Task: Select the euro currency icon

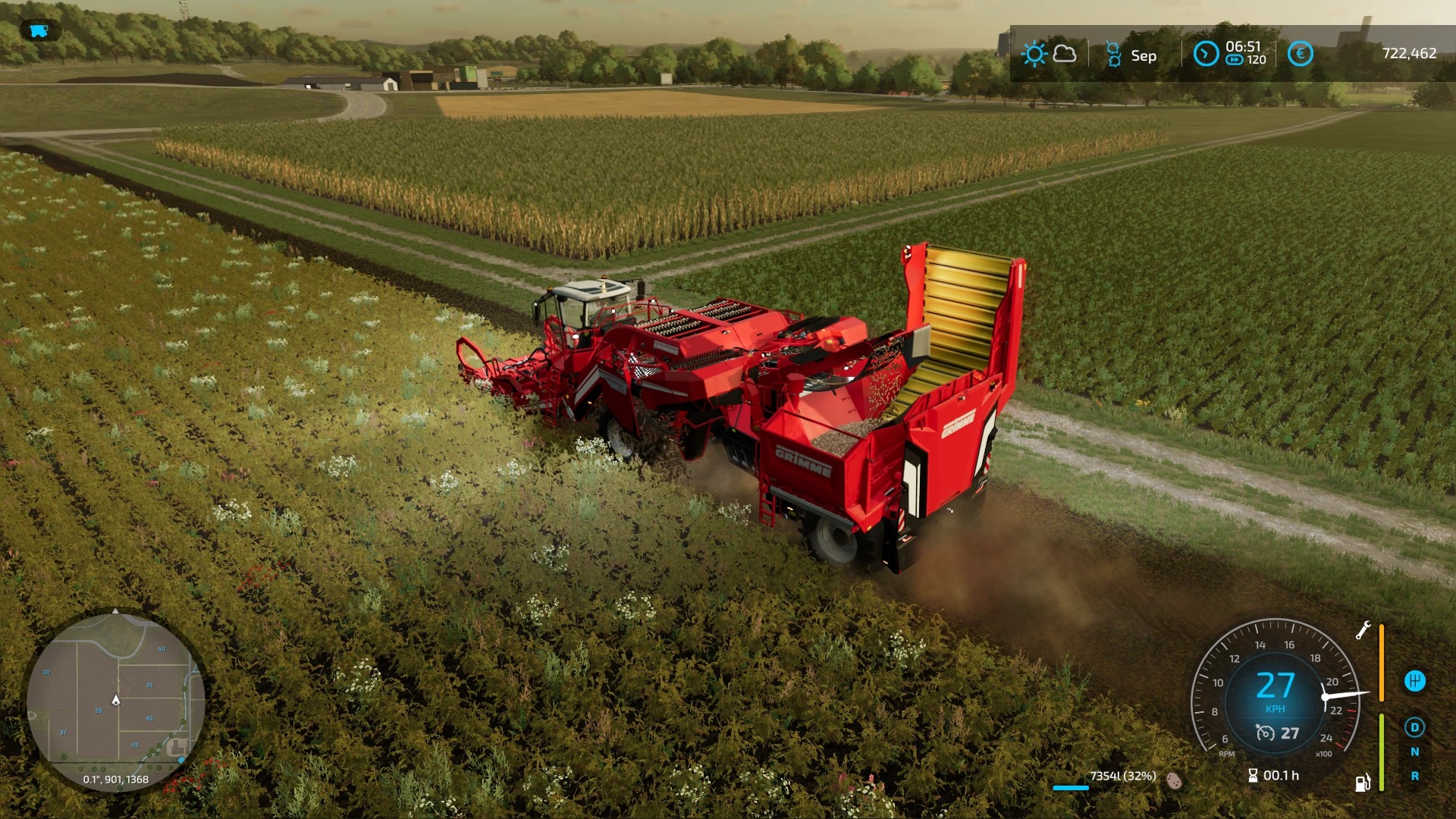Action: pos(1300,54)
